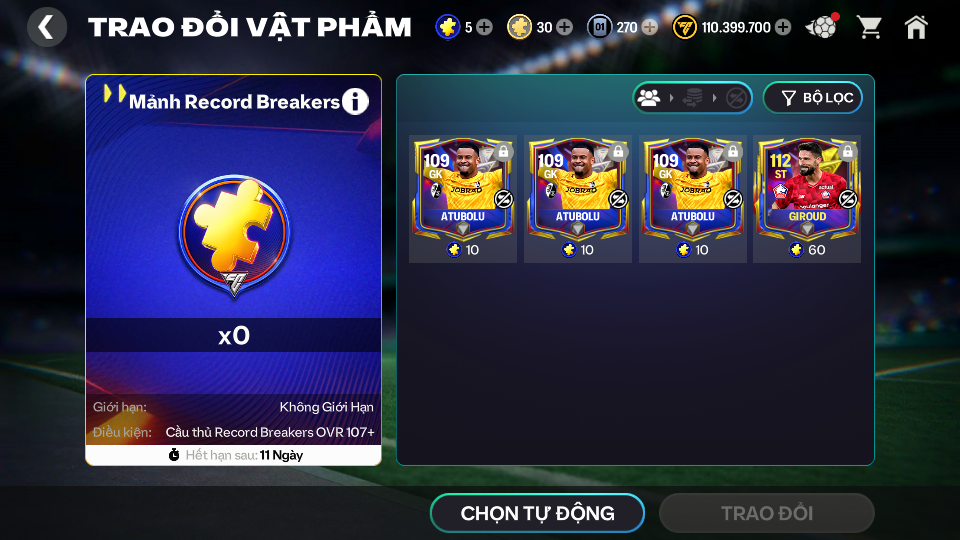Open the football notification icon
Viewport: 960px width, 540px height.
[821, 27]
